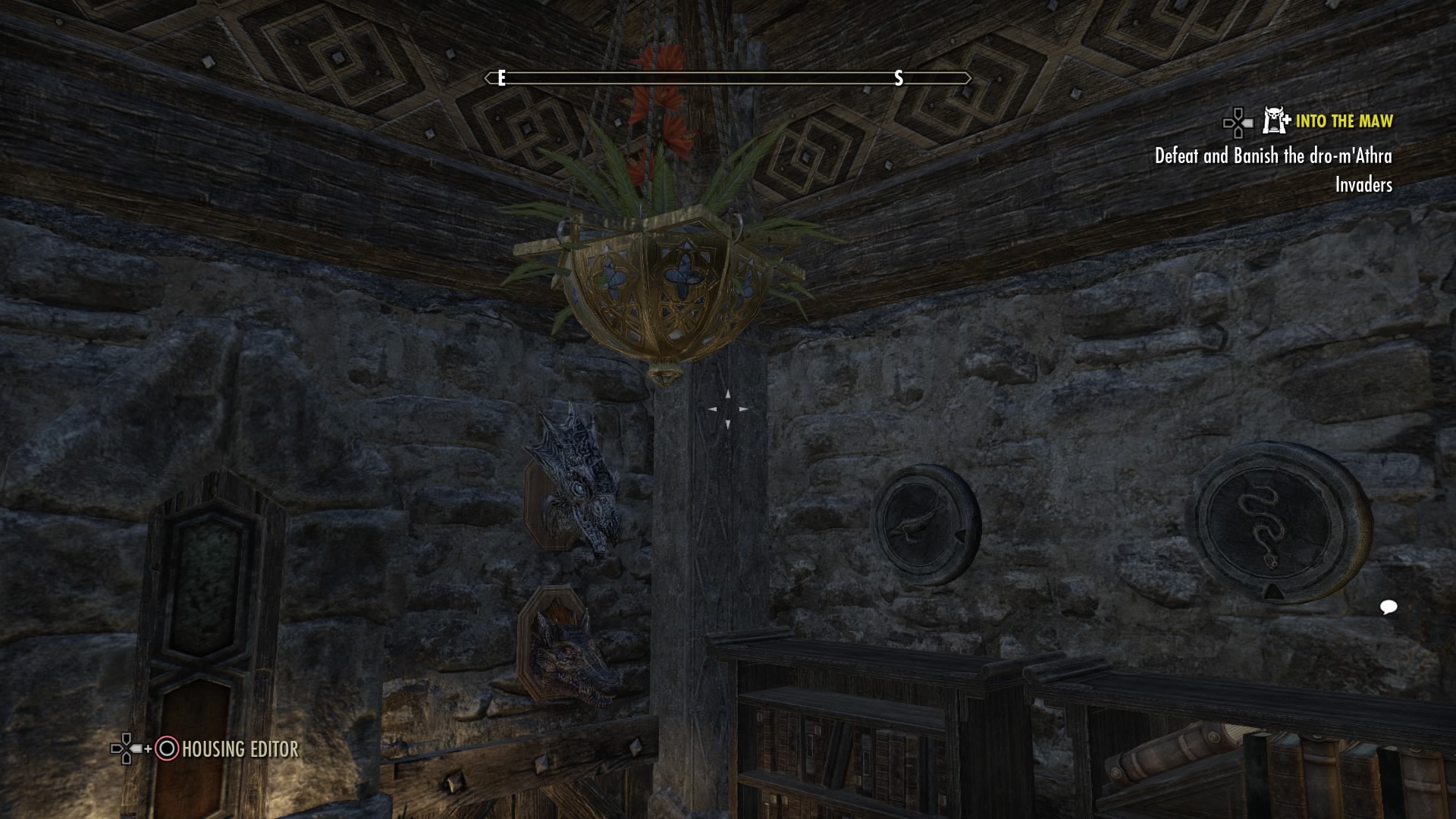Click the S marker on the compass
Screen dimensions: 1456x819
point(898,77)
